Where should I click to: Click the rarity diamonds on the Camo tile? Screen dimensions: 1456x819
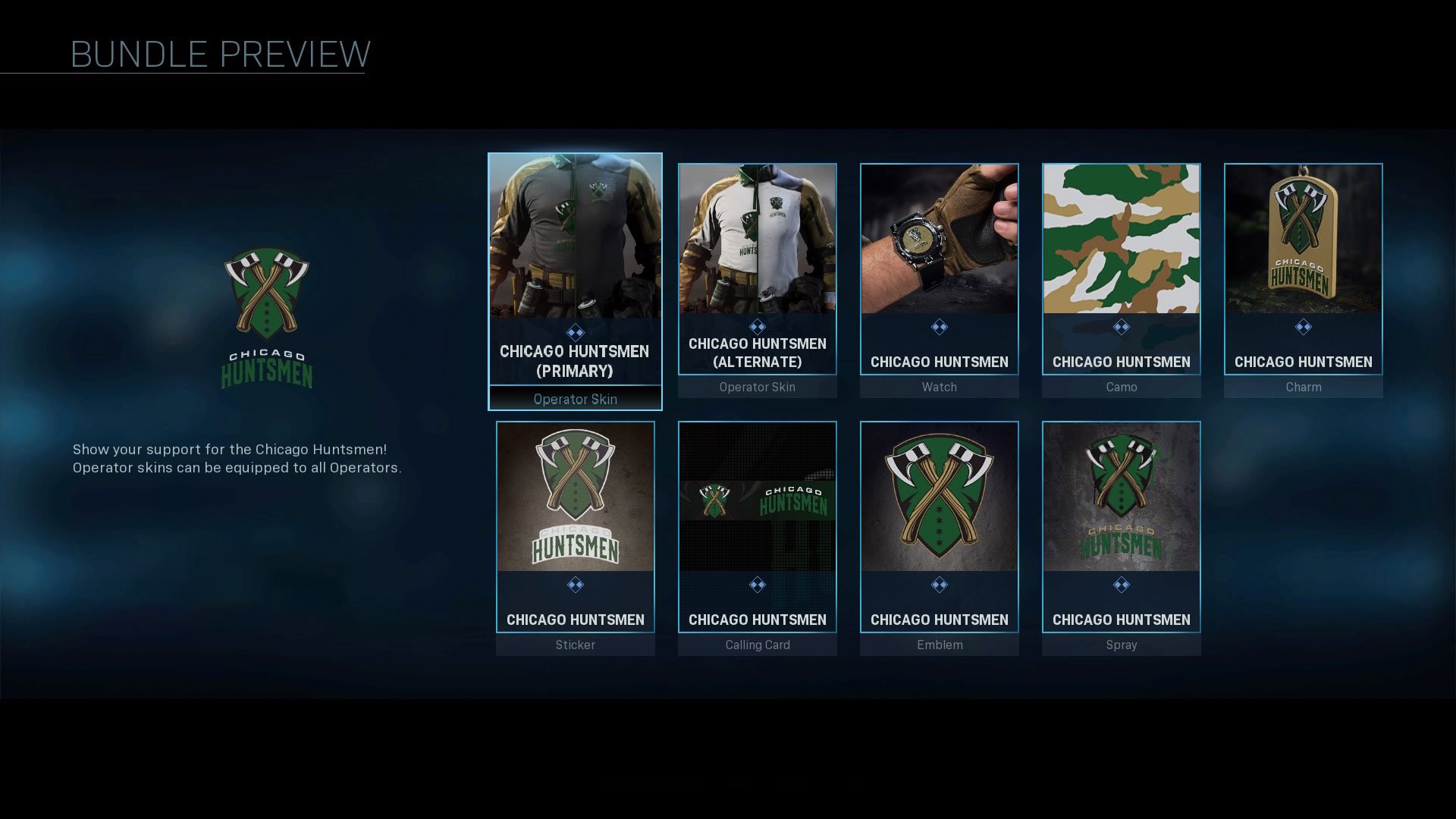point(1121,327)
